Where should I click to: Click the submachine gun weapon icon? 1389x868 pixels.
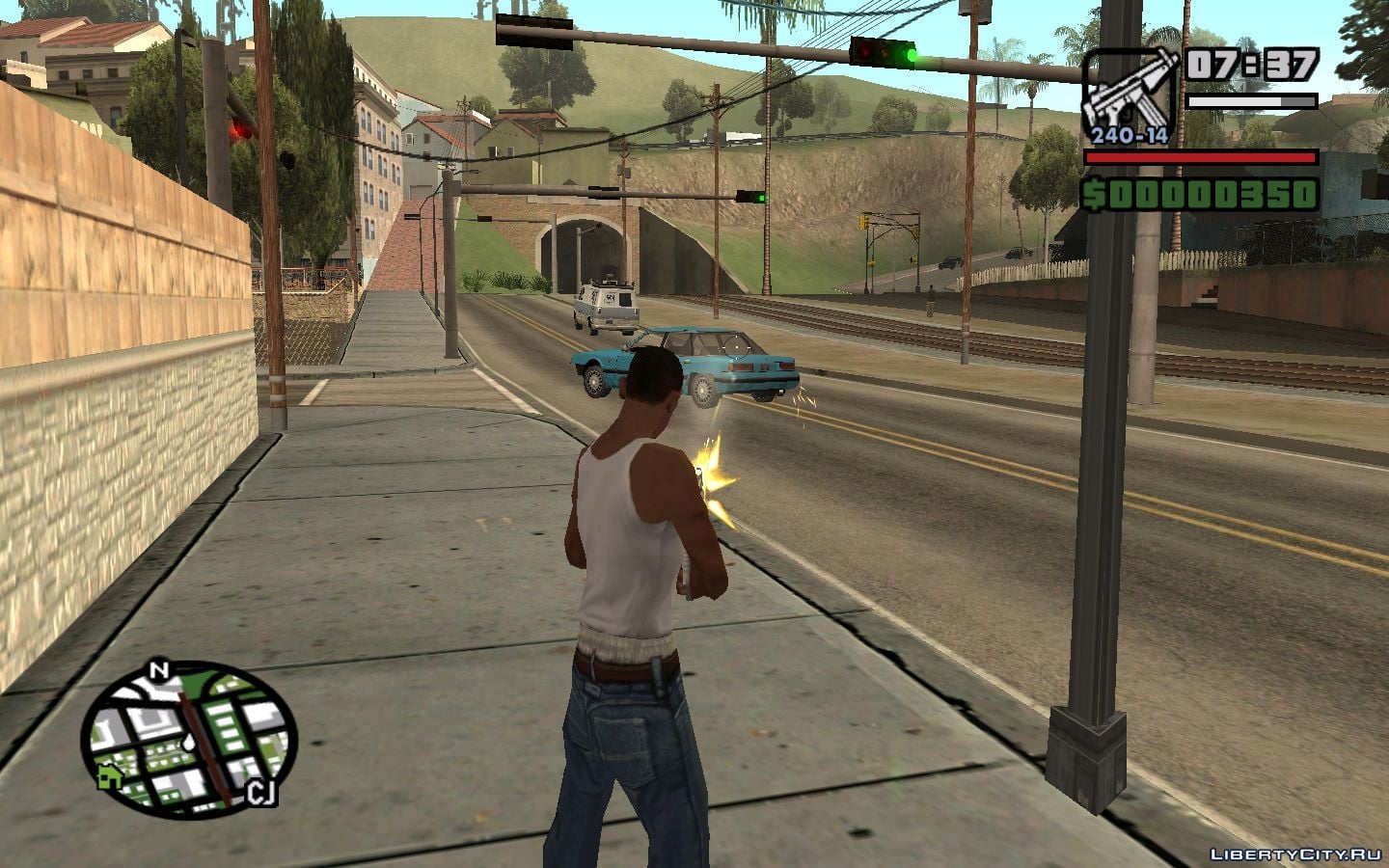(1130, 92)
